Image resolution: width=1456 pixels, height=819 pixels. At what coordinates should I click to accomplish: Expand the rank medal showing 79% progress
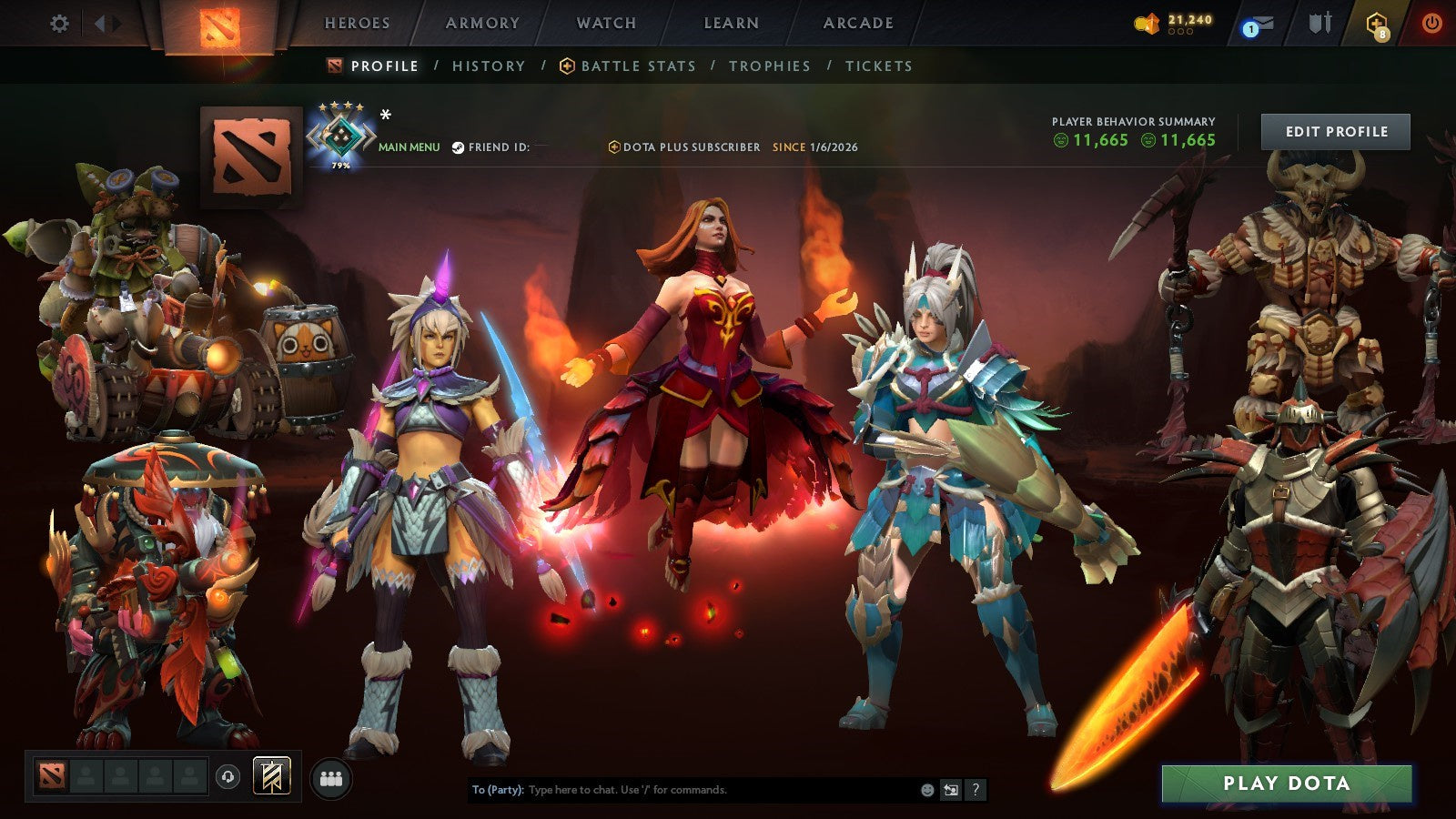[342, 136]
